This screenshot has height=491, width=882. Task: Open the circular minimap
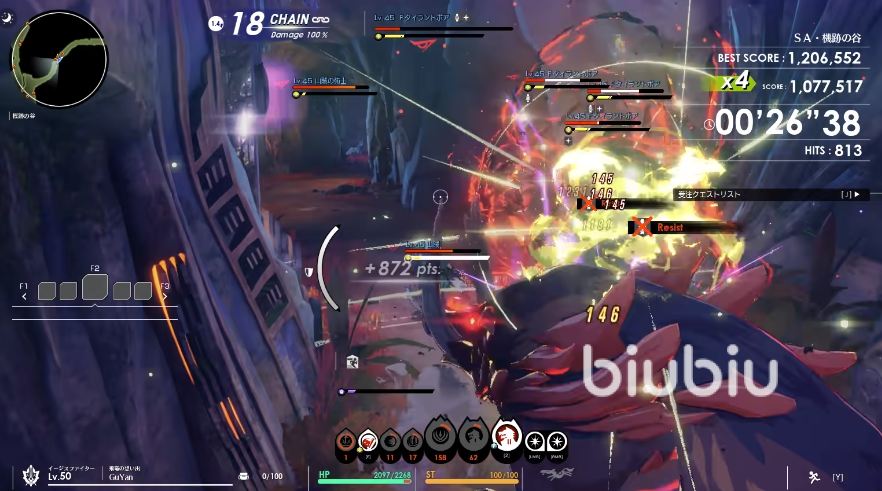tap(59, 59)
